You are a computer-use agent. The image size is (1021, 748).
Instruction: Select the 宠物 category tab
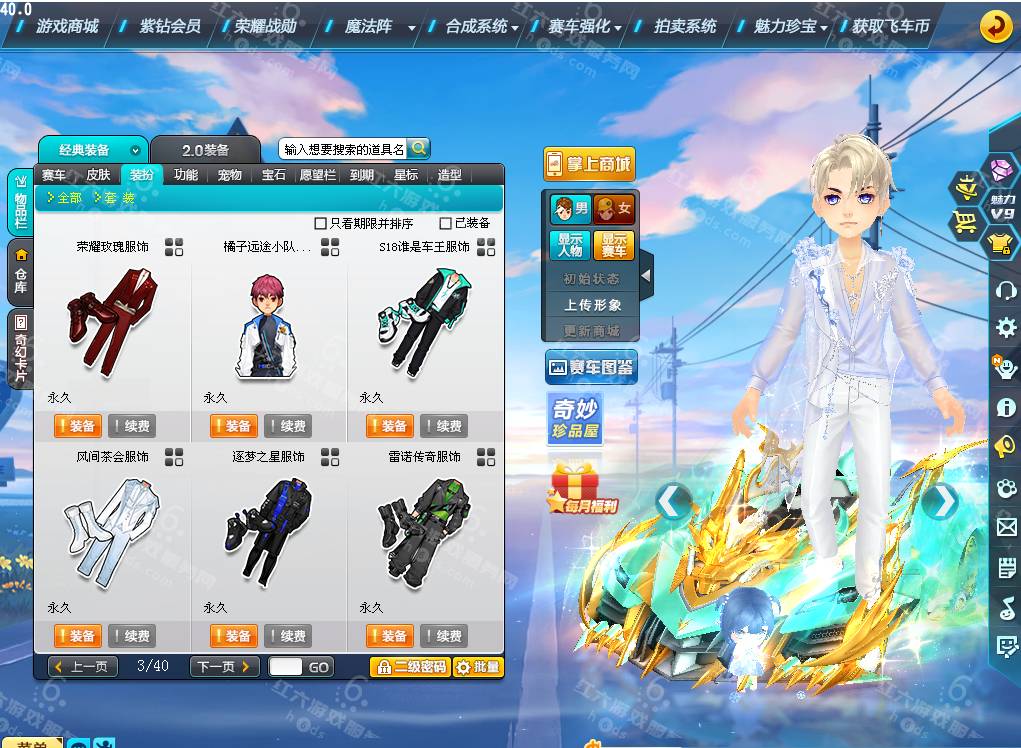coord(230,175)
